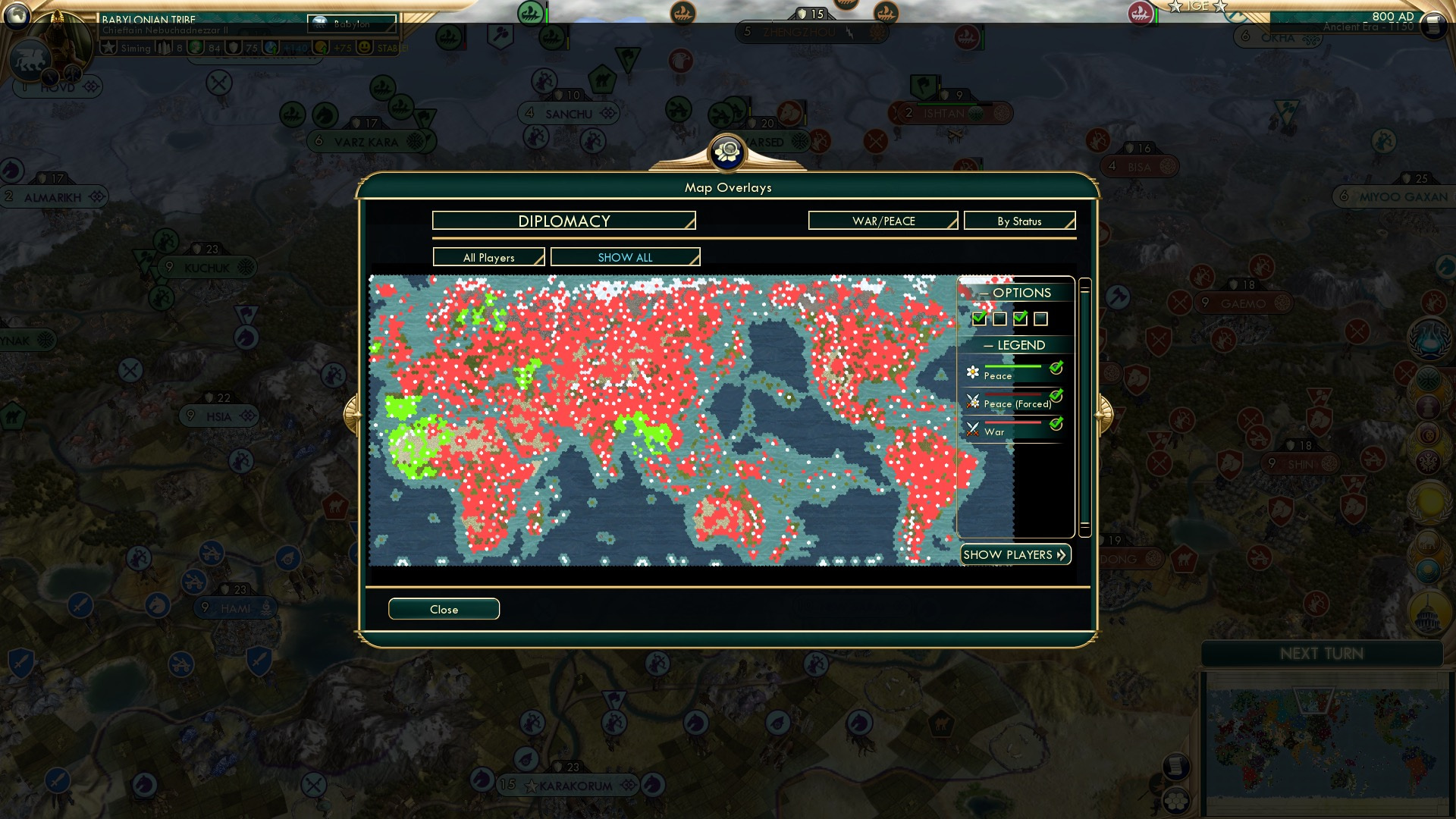
Task: Toggle the first checkbox under OPTIONS
Action: coord(978,318)
